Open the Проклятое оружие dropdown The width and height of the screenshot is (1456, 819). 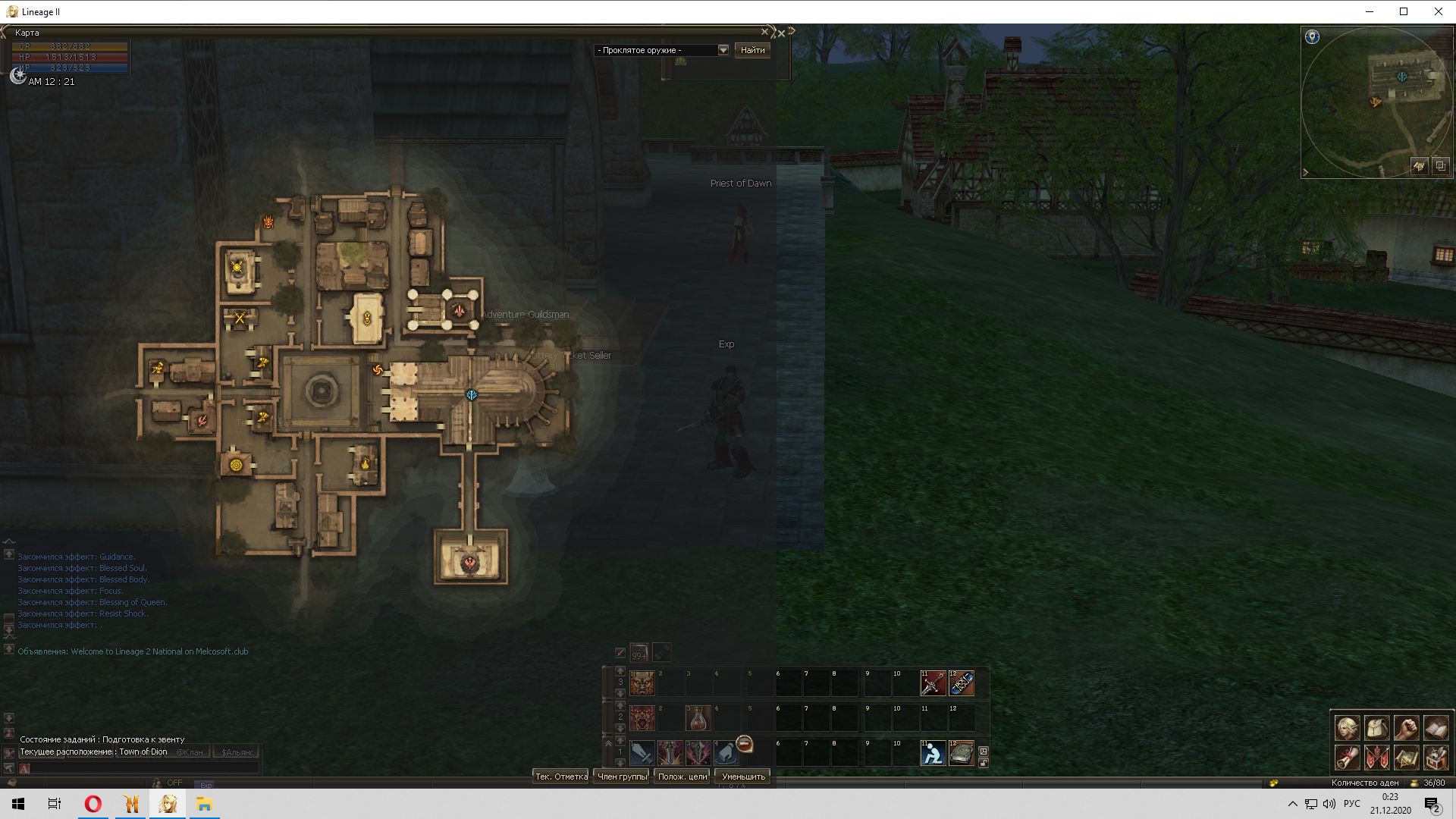pyautogui.click(x=723, y=50)
